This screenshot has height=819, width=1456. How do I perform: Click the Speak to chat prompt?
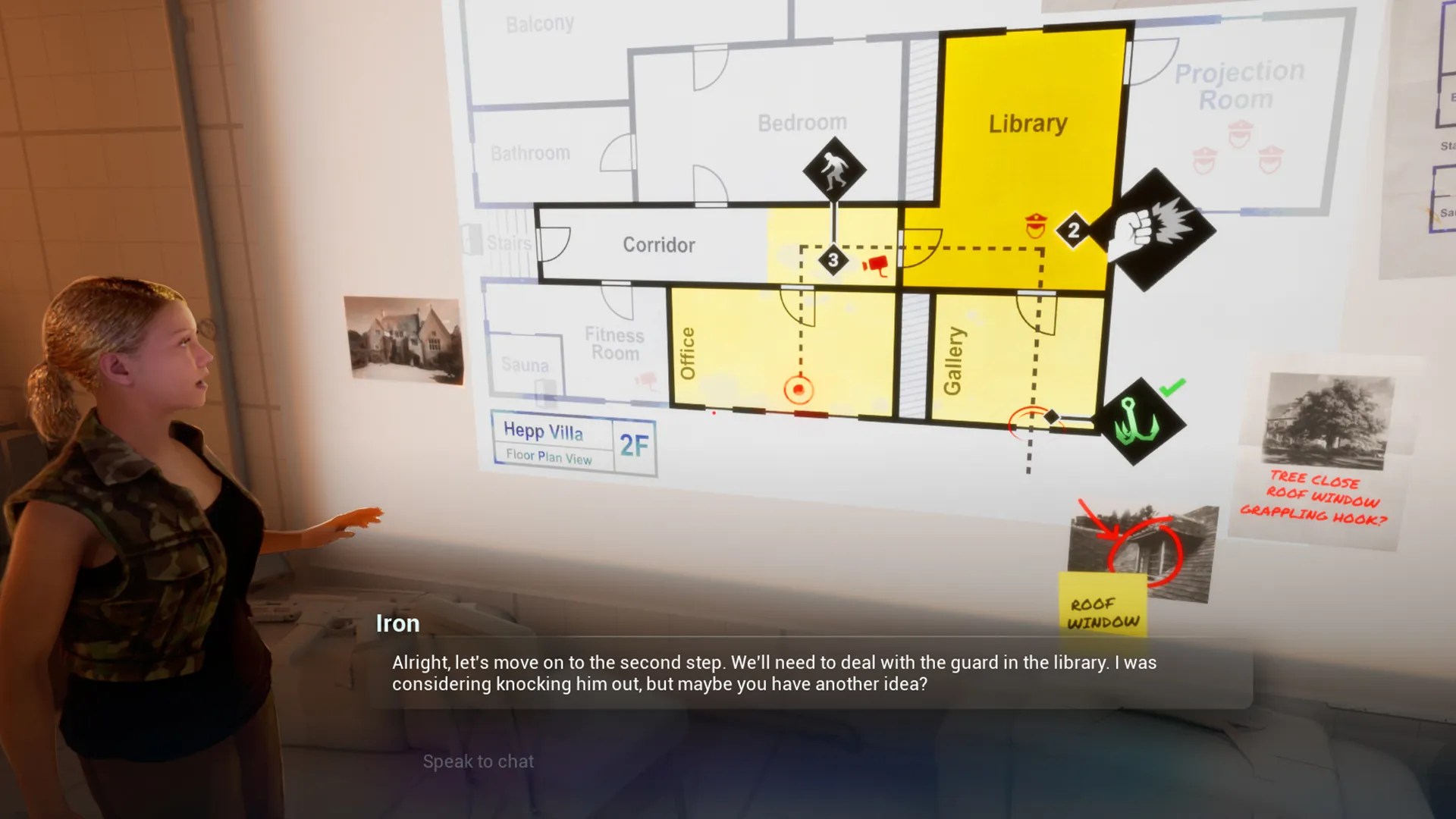pyautogui.click(x=479, y=761)
